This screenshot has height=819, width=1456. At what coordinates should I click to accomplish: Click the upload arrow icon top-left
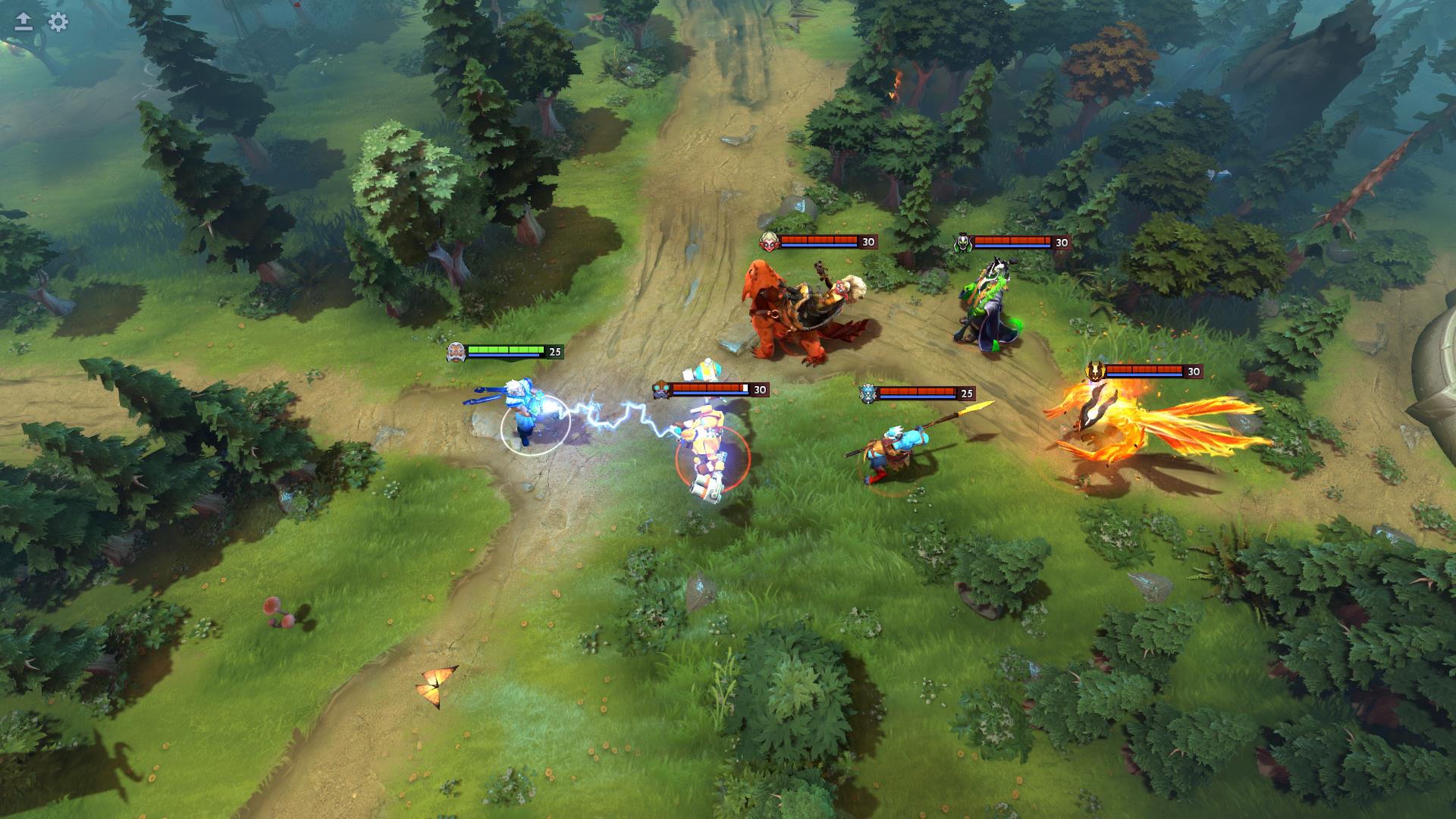22,23
